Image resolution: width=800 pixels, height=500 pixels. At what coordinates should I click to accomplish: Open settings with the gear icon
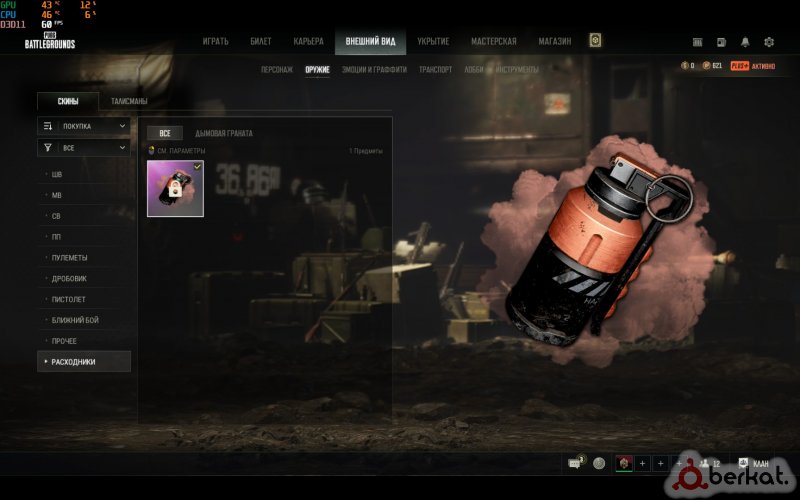pyautogui.click(x=769, y=42)
